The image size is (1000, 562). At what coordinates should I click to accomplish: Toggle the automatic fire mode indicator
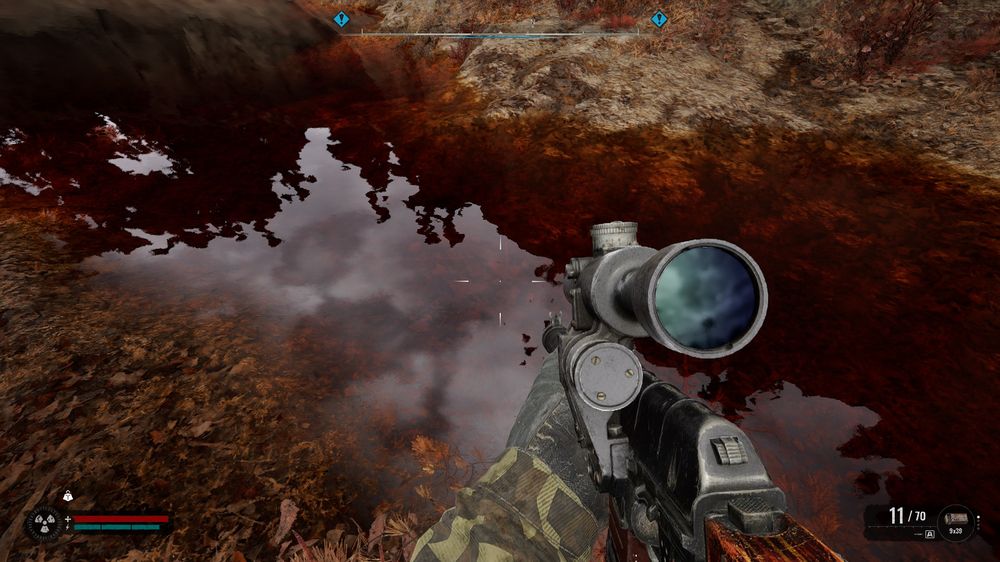tap(929, 534)
